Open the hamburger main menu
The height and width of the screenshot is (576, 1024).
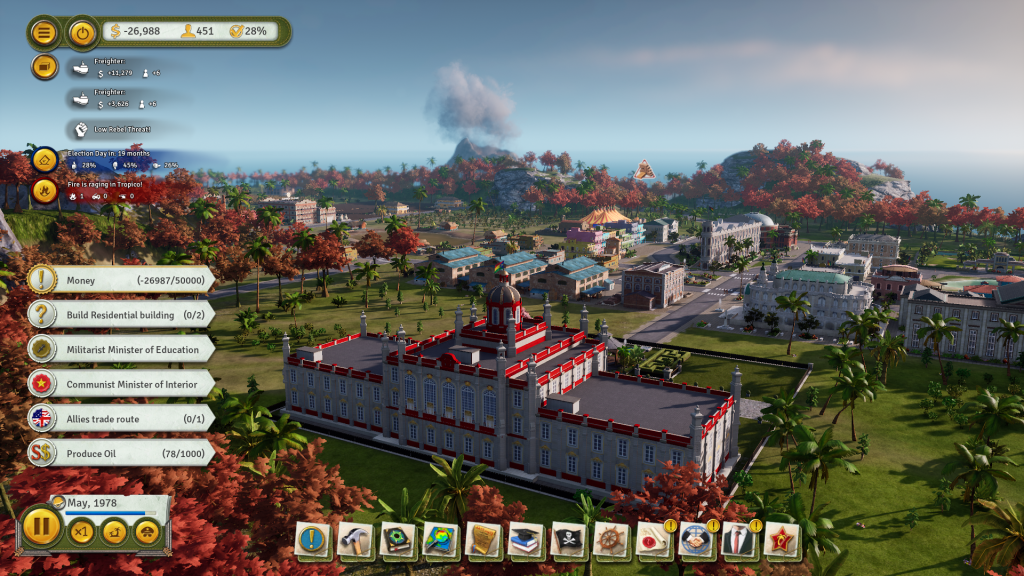coord(44,32)
